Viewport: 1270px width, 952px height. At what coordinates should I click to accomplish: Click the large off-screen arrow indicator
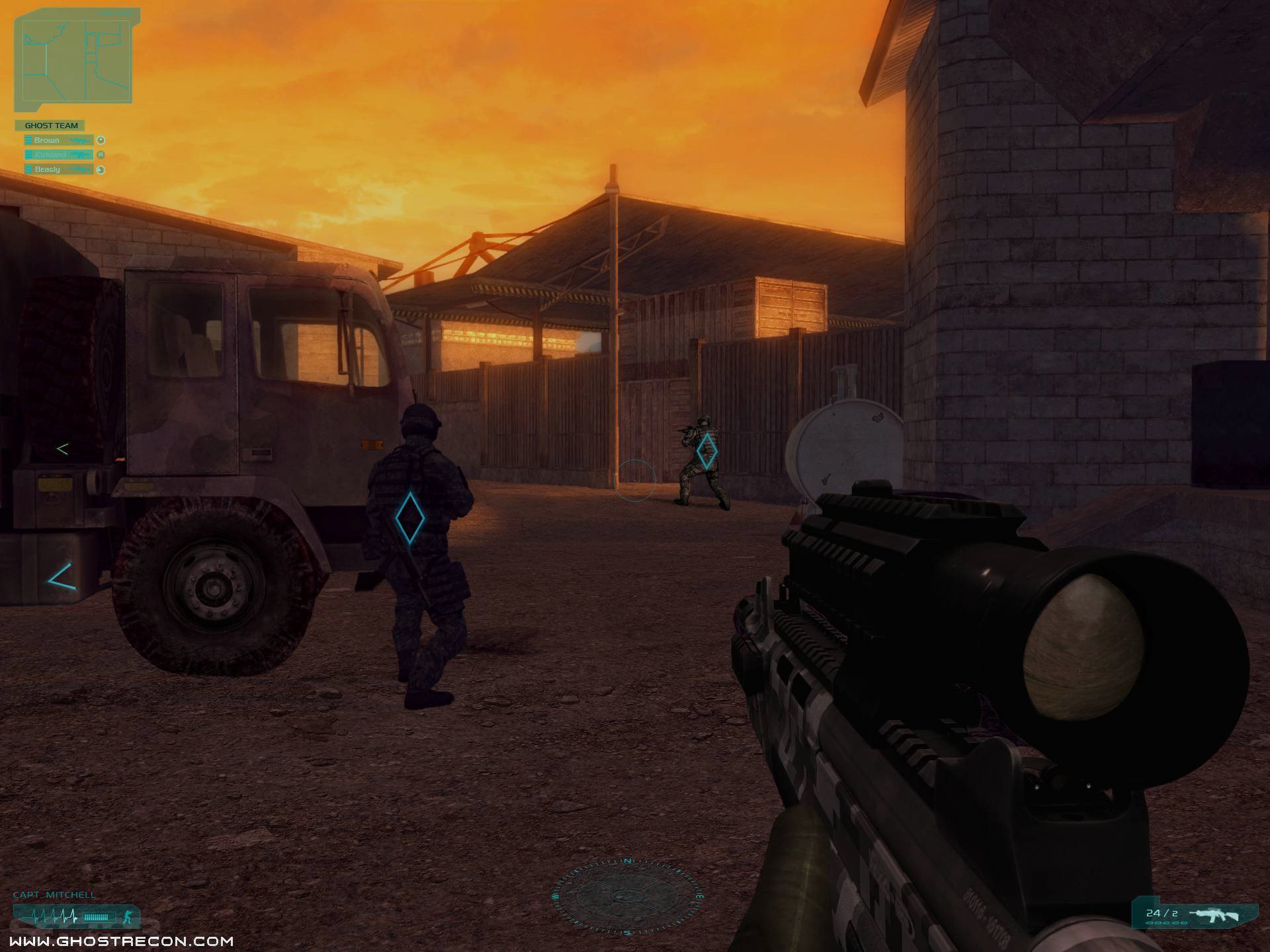pyautogui.click(x=62, y=576)
